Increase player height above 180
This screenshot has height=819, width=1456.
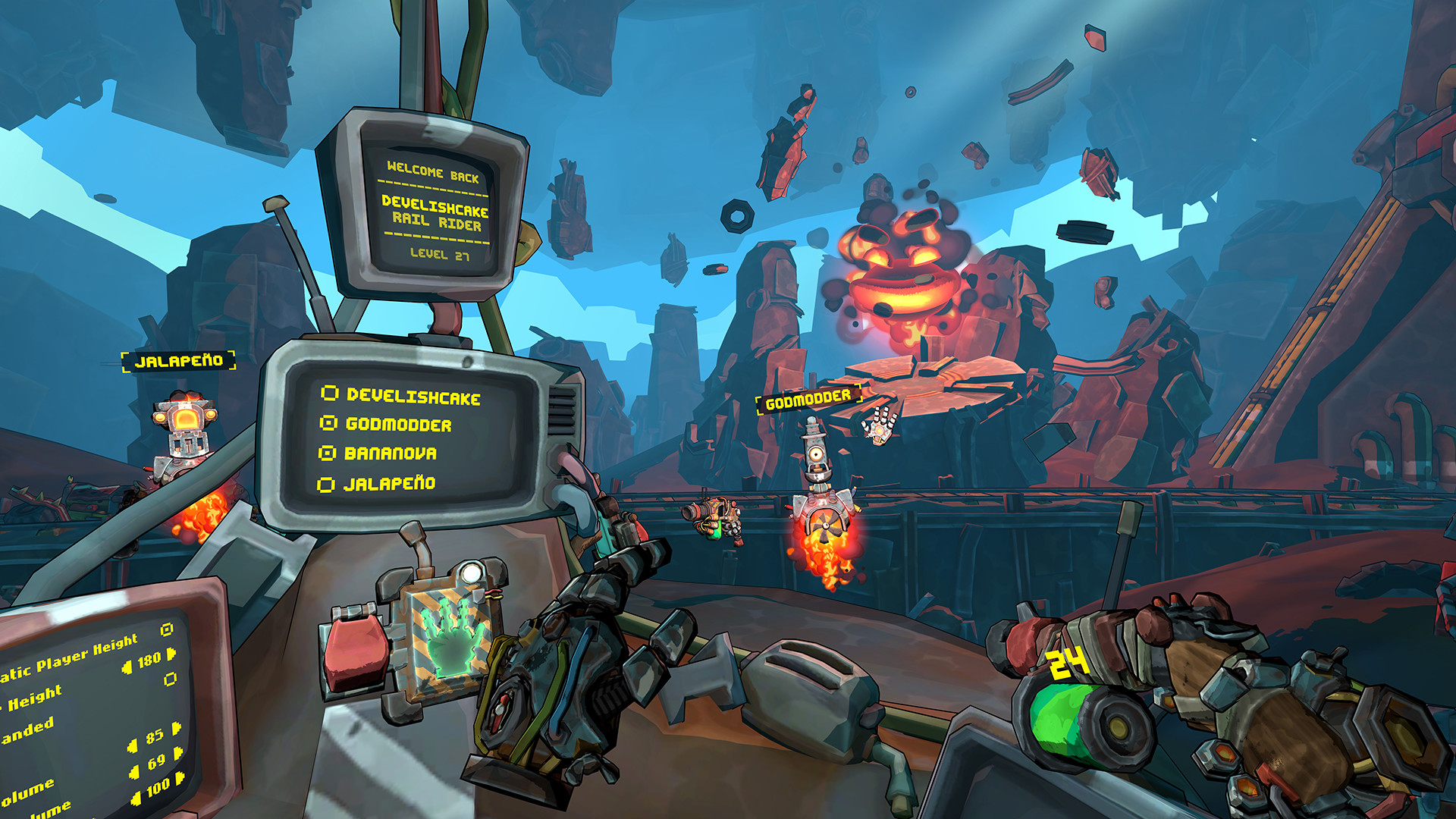tap(172, 653)
